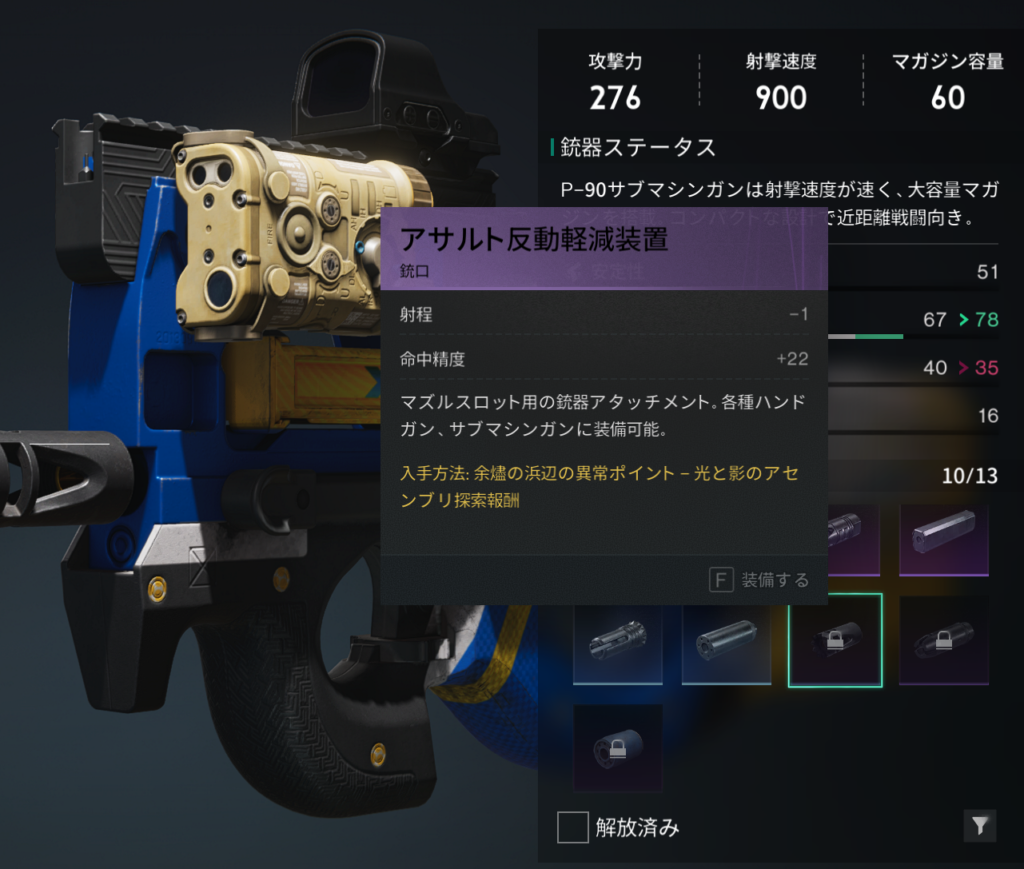Select the locked short round multi-hole muzzle
Image resolution: width=1024 pixels, height=869 pixels.
tap(617, 748)
